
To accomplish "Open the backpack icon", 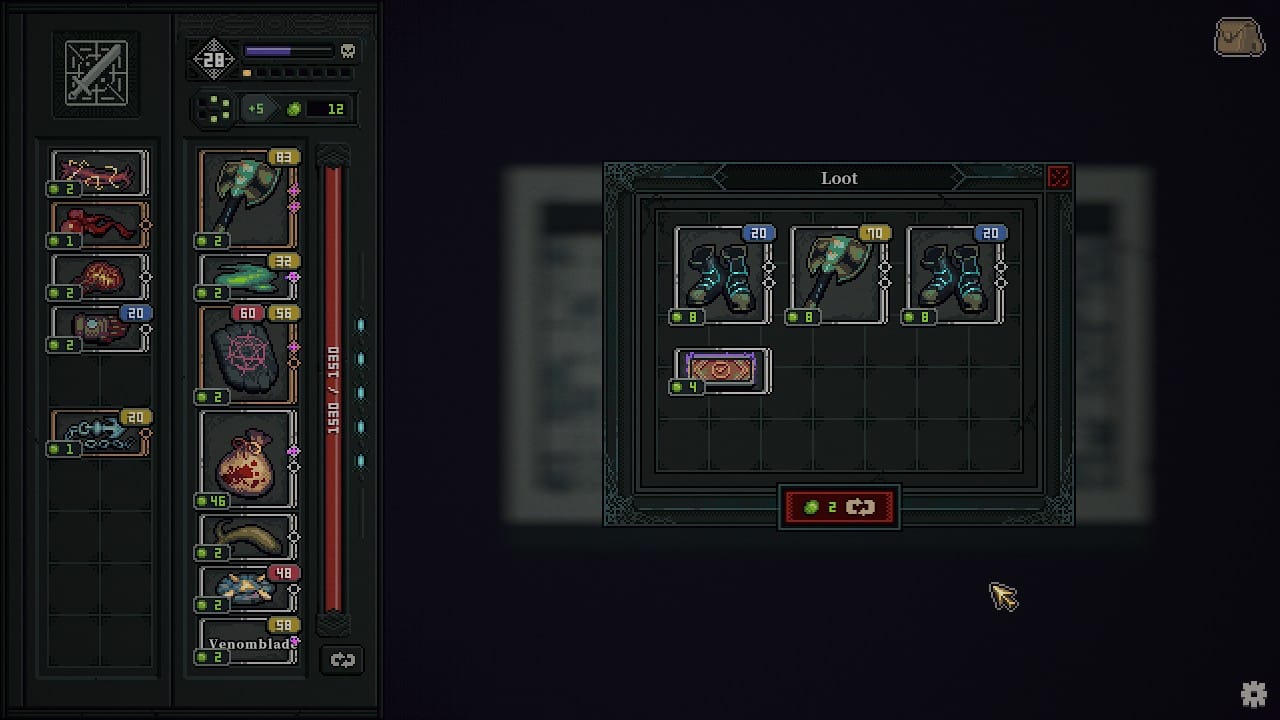I will tap(1238, 38).
